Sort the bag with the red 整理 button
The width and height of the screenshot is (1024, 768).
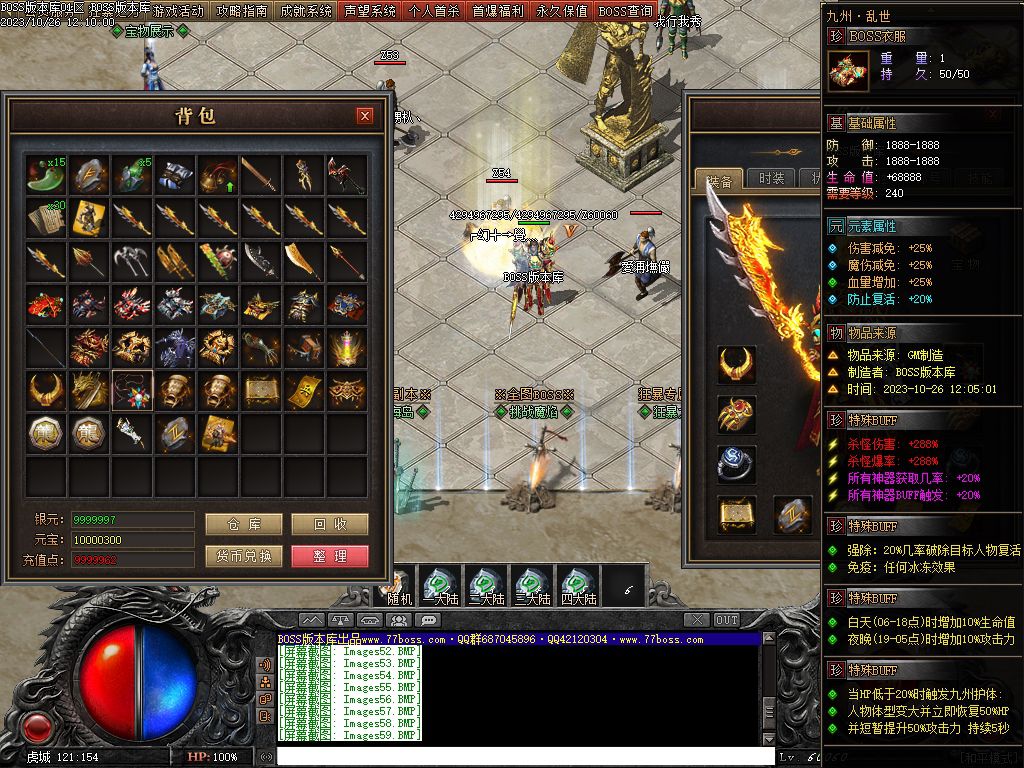click(x=330, y=556)
